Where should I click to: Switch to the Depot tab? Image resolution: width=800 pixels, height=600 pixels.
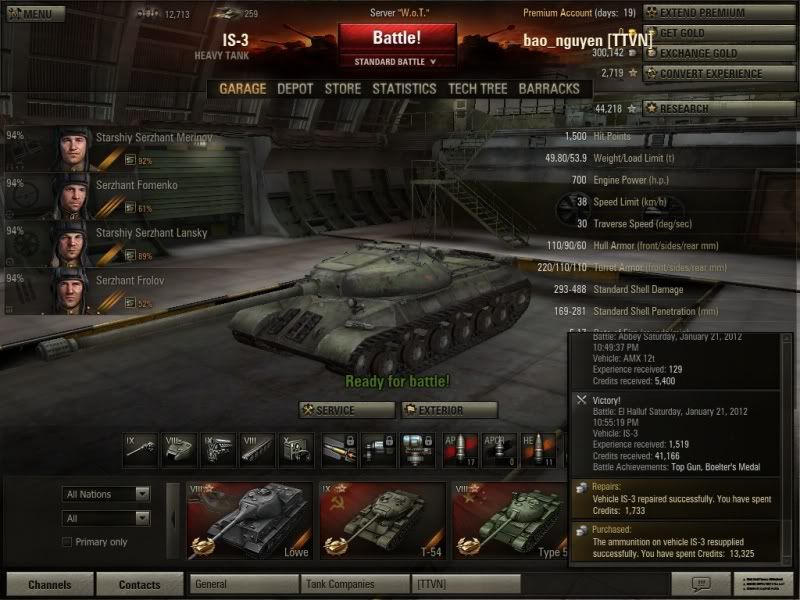point(295,88)
